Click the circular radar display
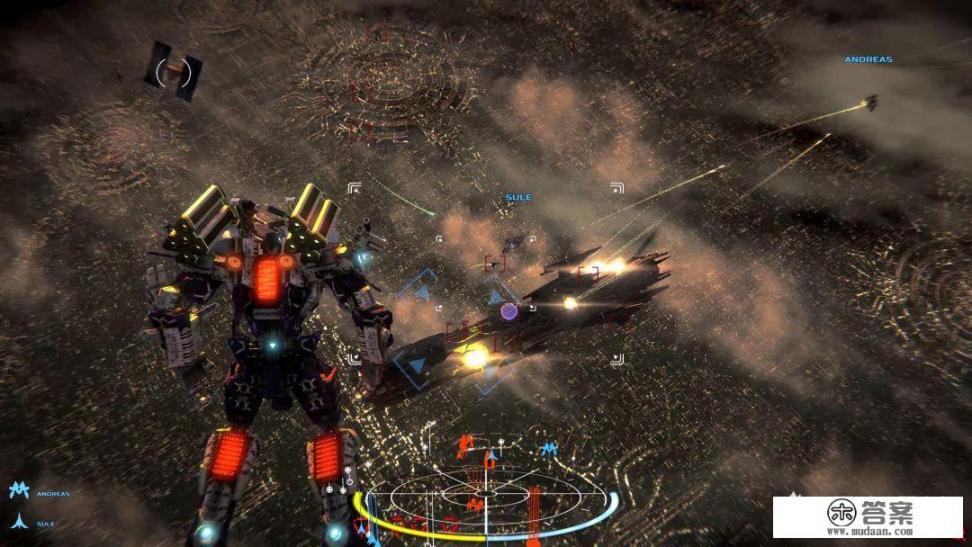 (485, 492)
